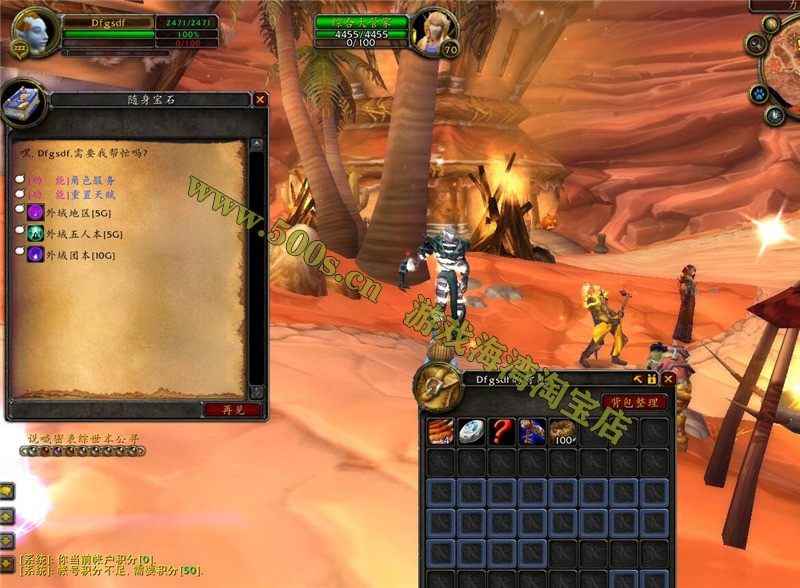Screen dimensions: 800x588
Task: Select the item stack of 100
Action: [564, 431]
